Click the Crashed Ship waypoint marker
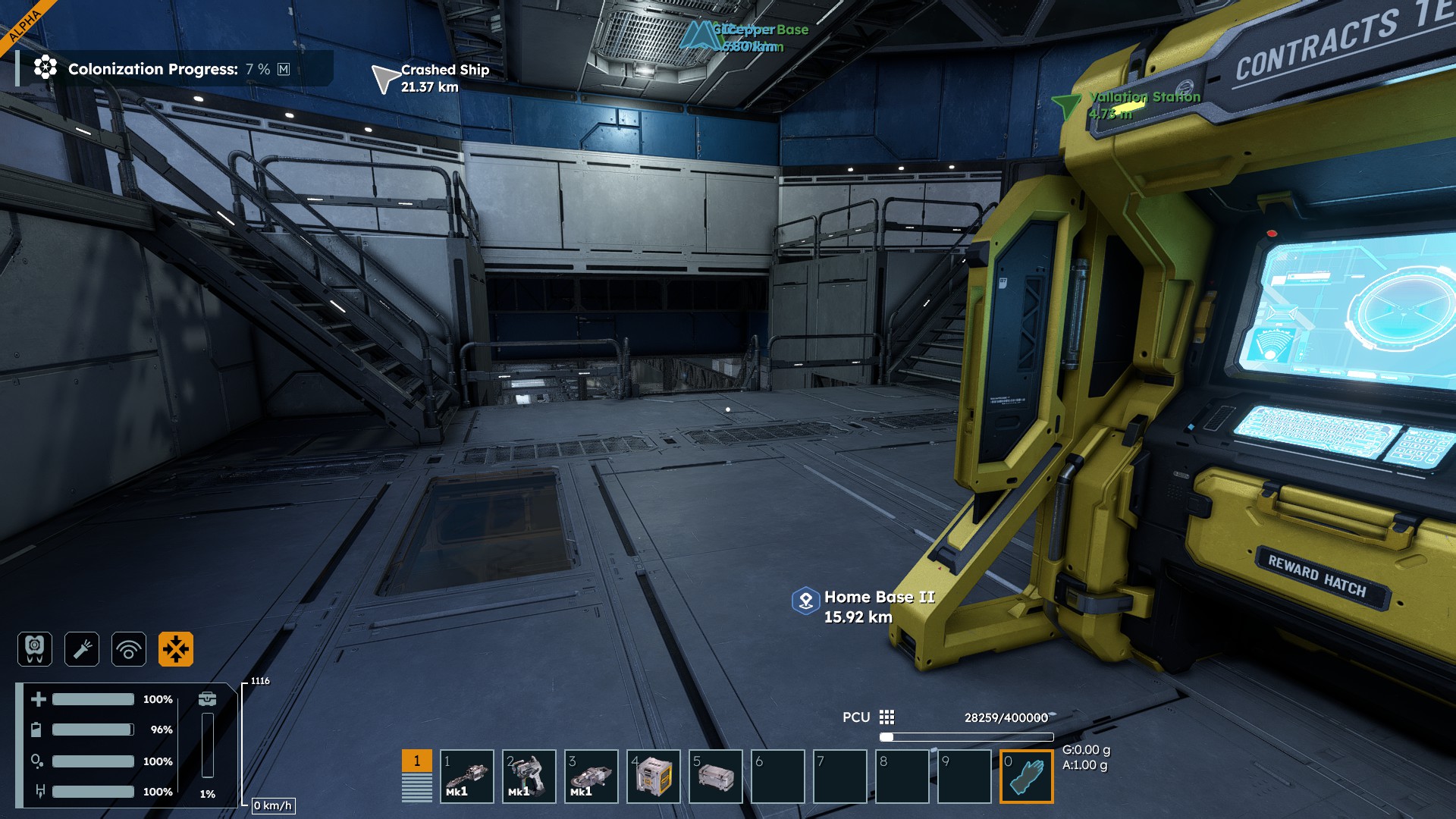 (384, 78)
